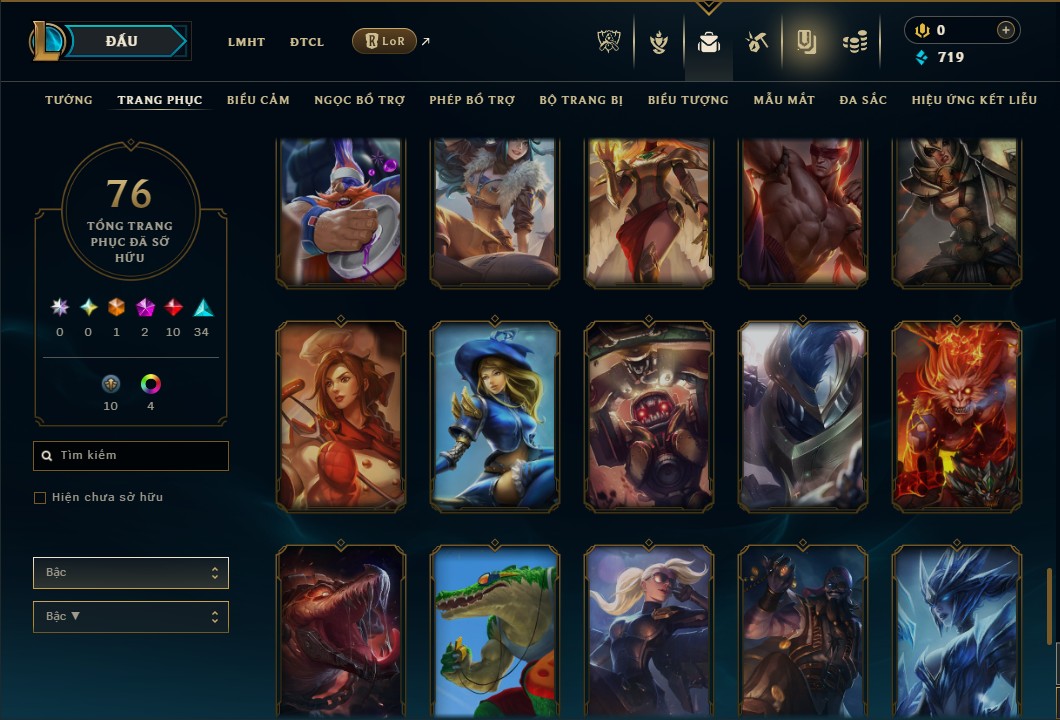Image resolution: width=1060 pixels, height=720 pixels.
Task: Select the green crocodile skin card
Action: click(x=495, y=632)
